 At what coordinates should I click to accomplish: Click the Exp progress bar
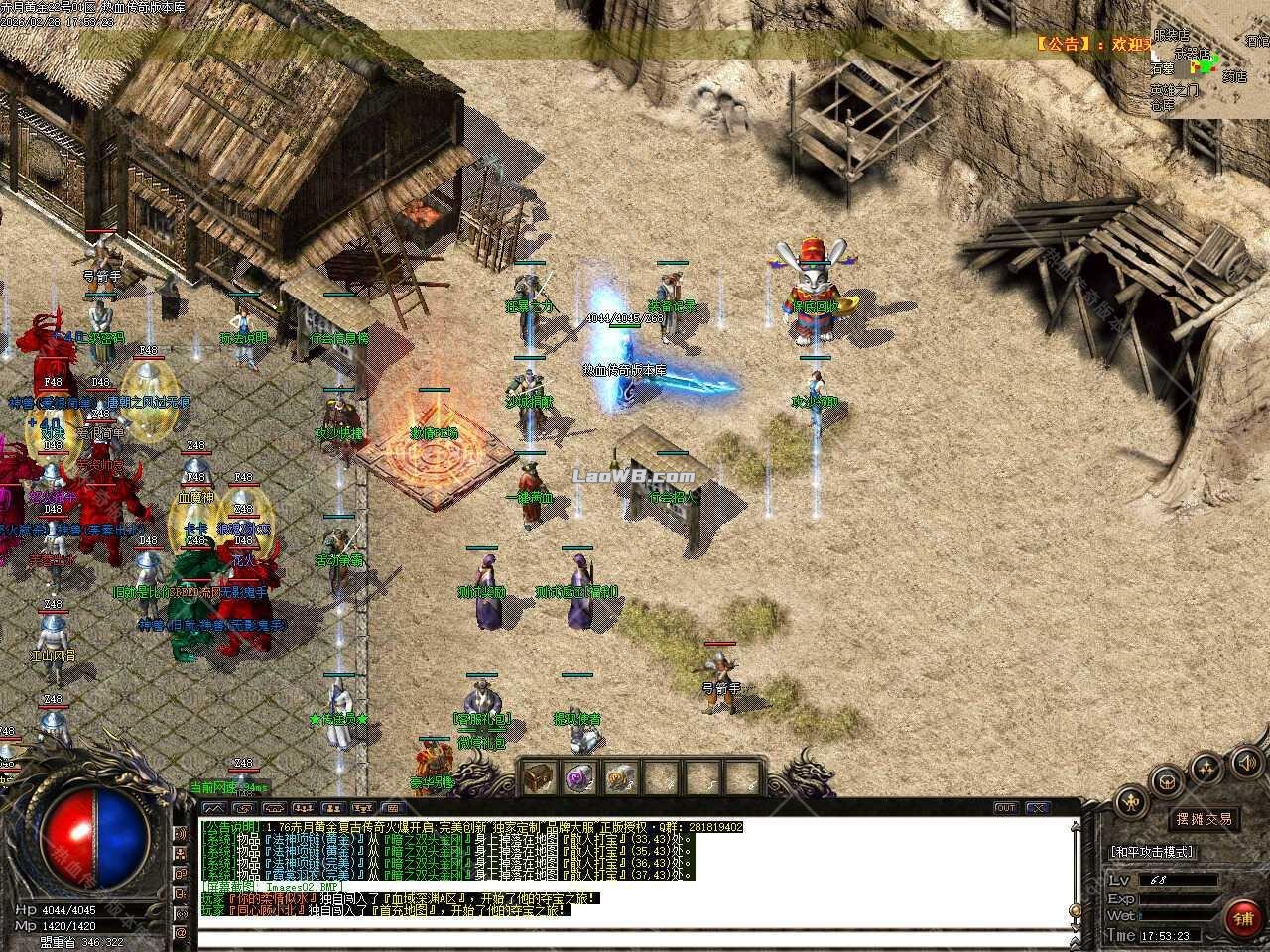(1181, 898)
